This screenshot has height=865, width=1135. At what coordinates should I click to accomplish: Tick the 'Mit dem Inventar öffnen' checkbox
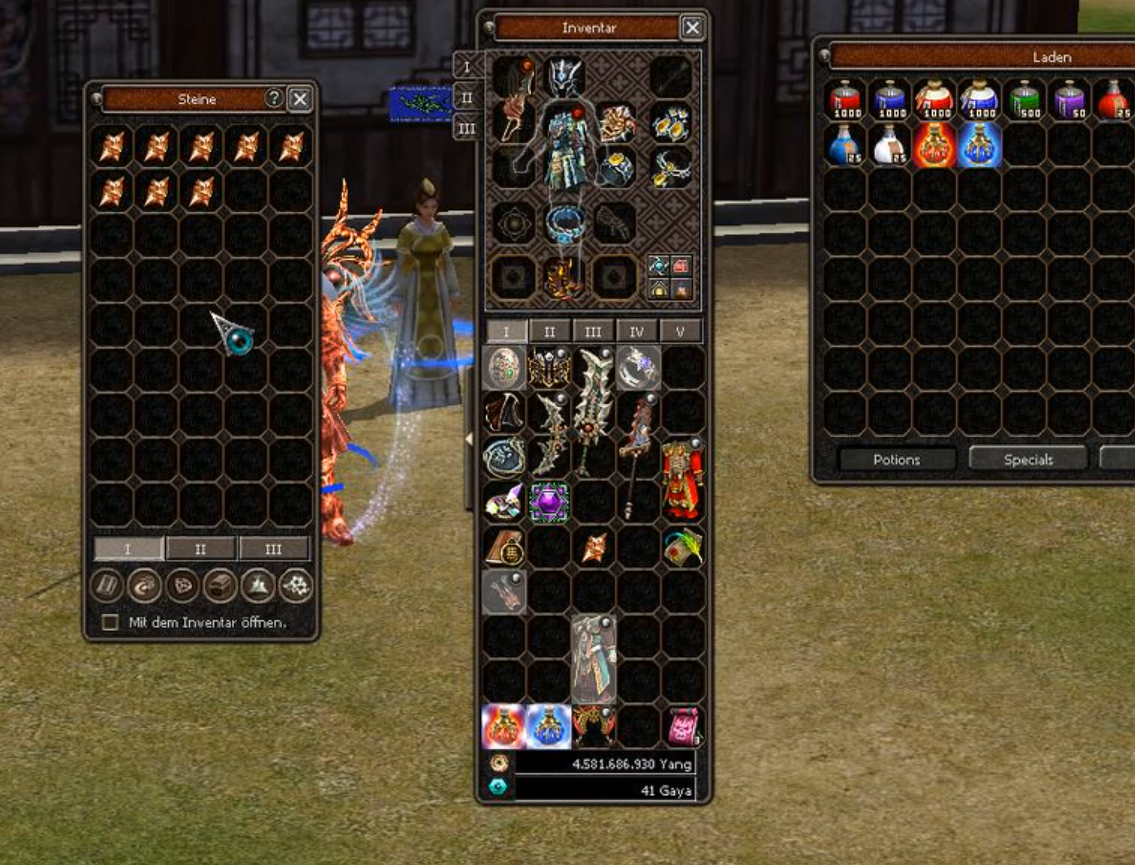point(110,622)
